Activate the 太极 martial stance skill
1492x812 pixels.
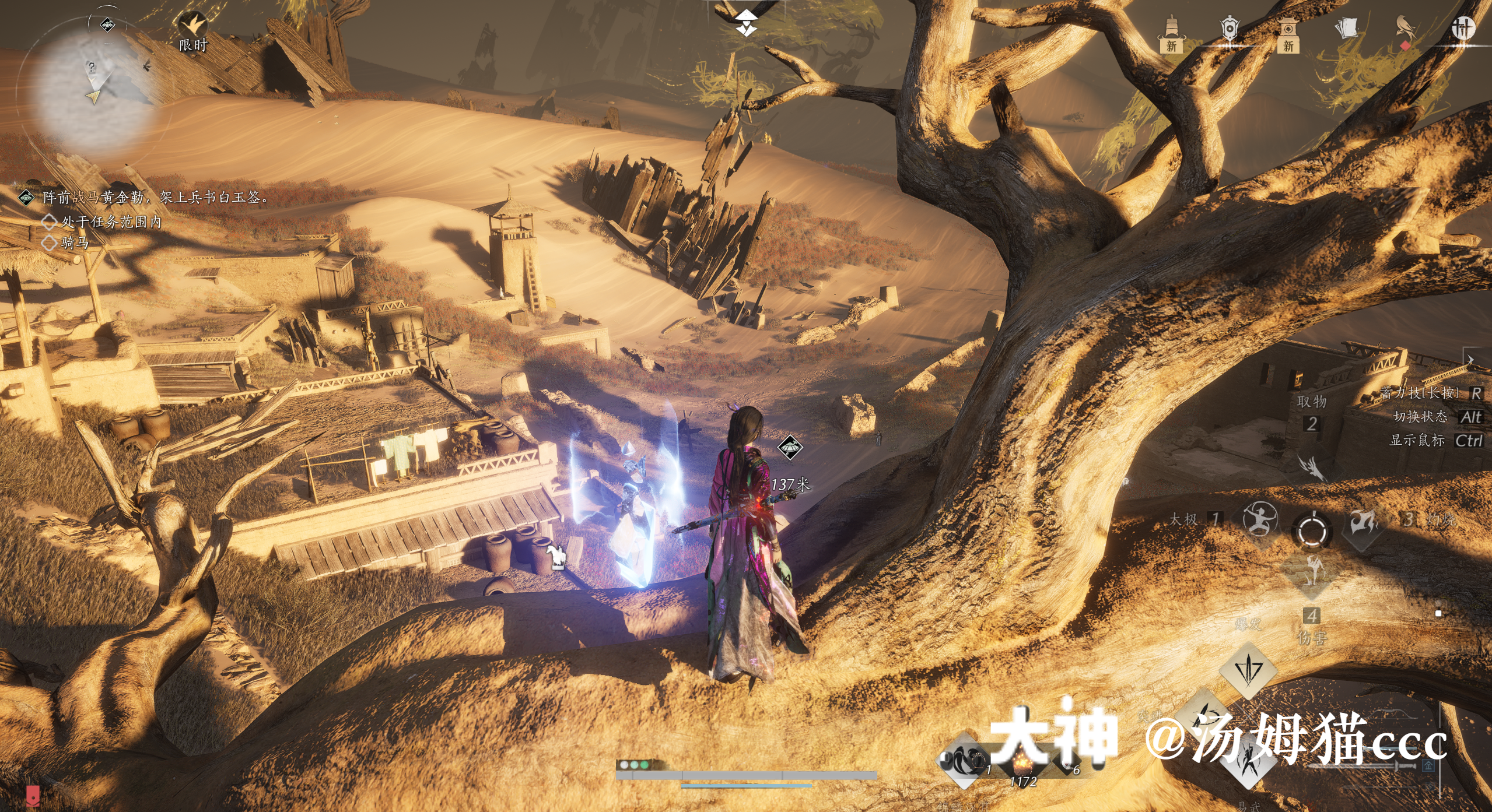pyautogui.click(x=1260, y=519)
